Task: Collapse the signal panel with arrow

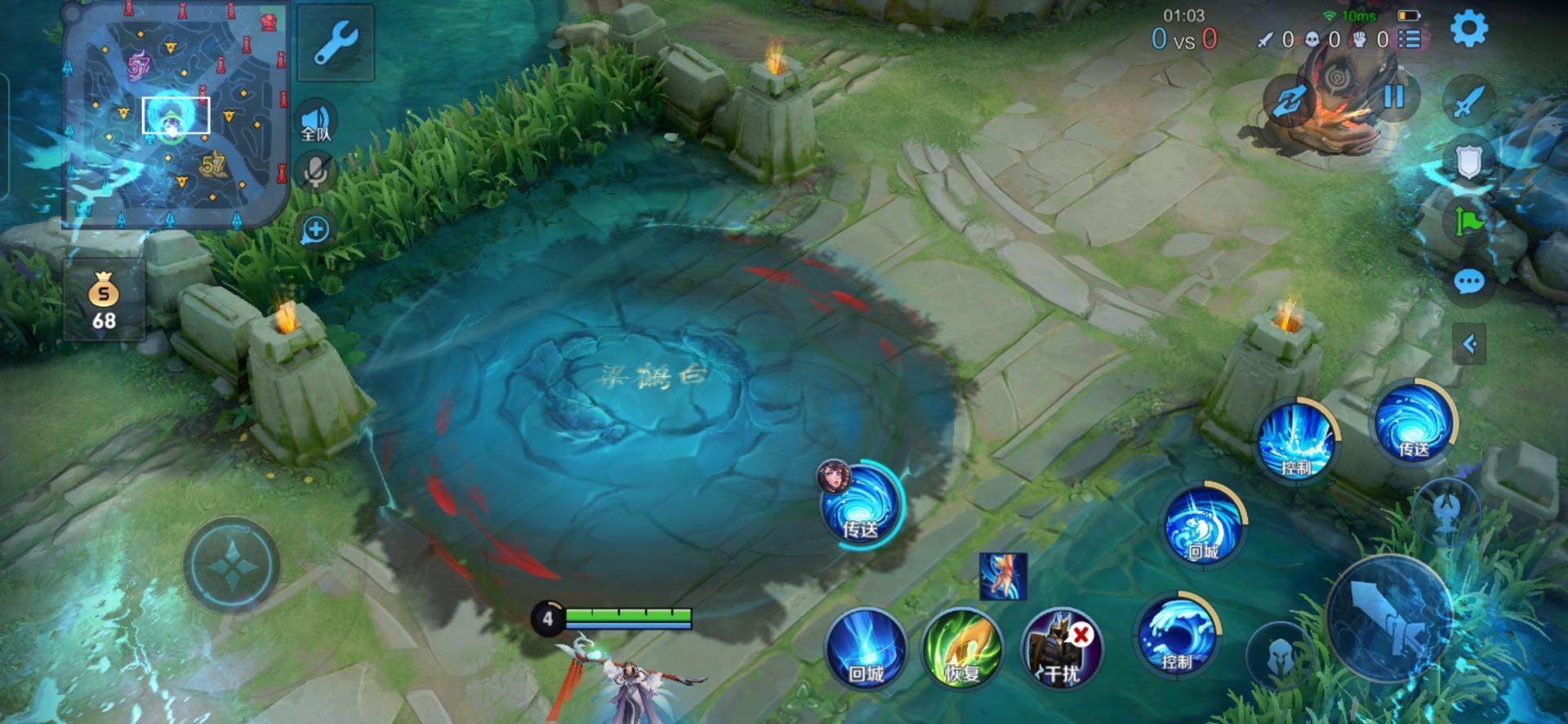Action: (1468, 344)
